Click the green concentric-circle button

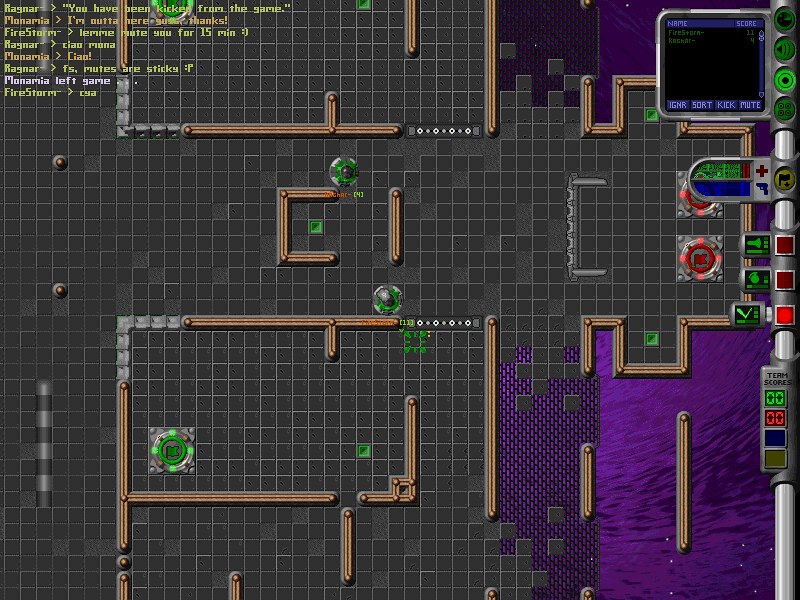click(x=785, y=80)
